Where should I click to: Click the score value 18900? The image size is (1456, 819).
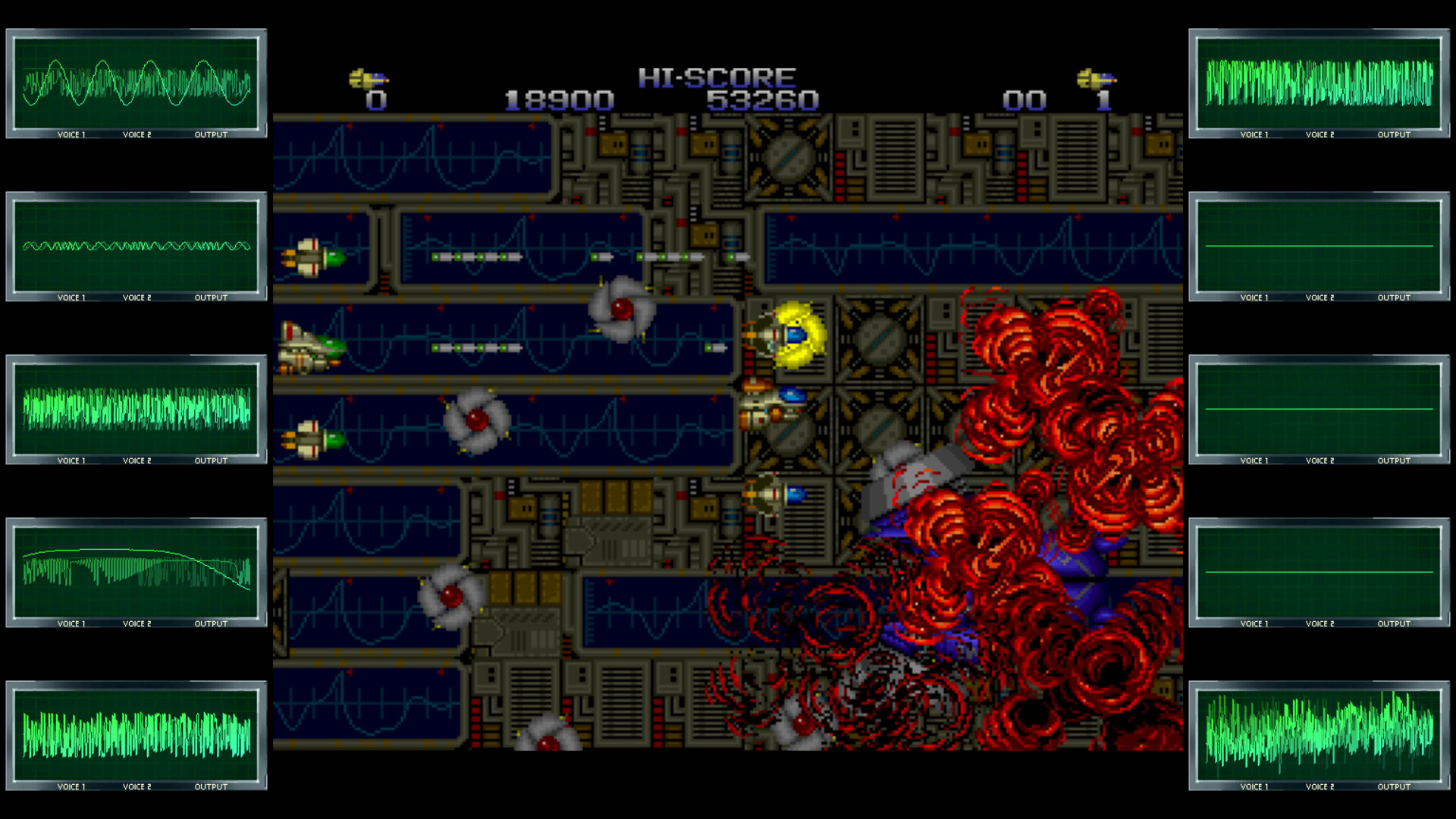click(559, 99)
